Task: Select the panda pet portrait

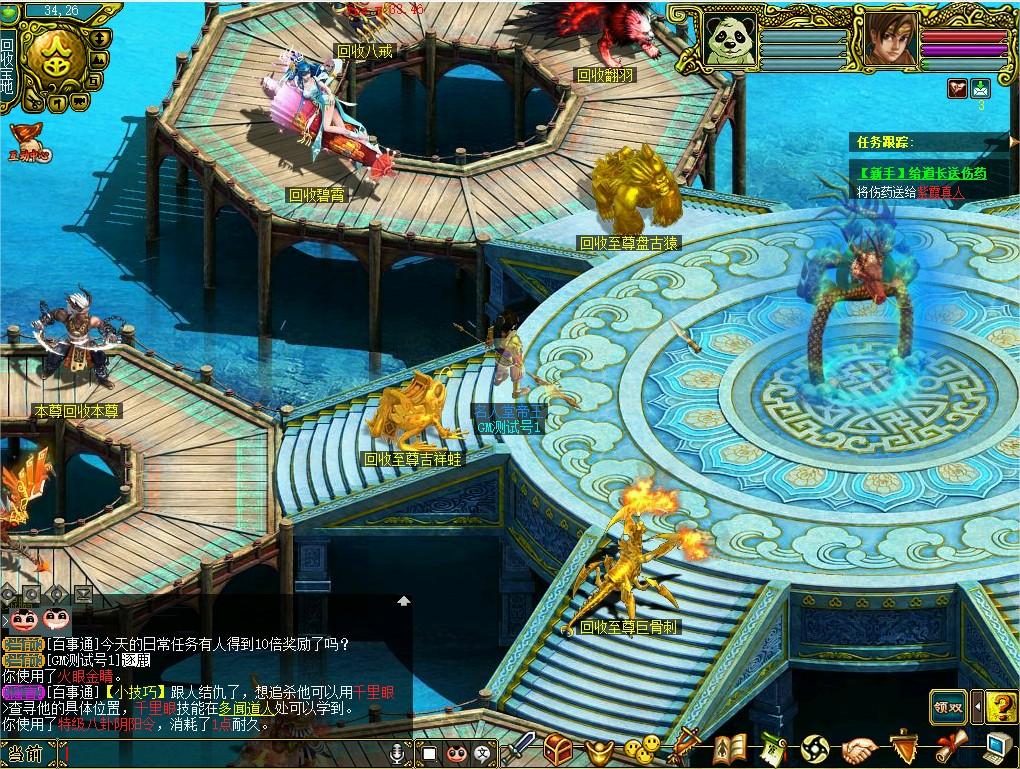Action: click(x=729, y=41)
